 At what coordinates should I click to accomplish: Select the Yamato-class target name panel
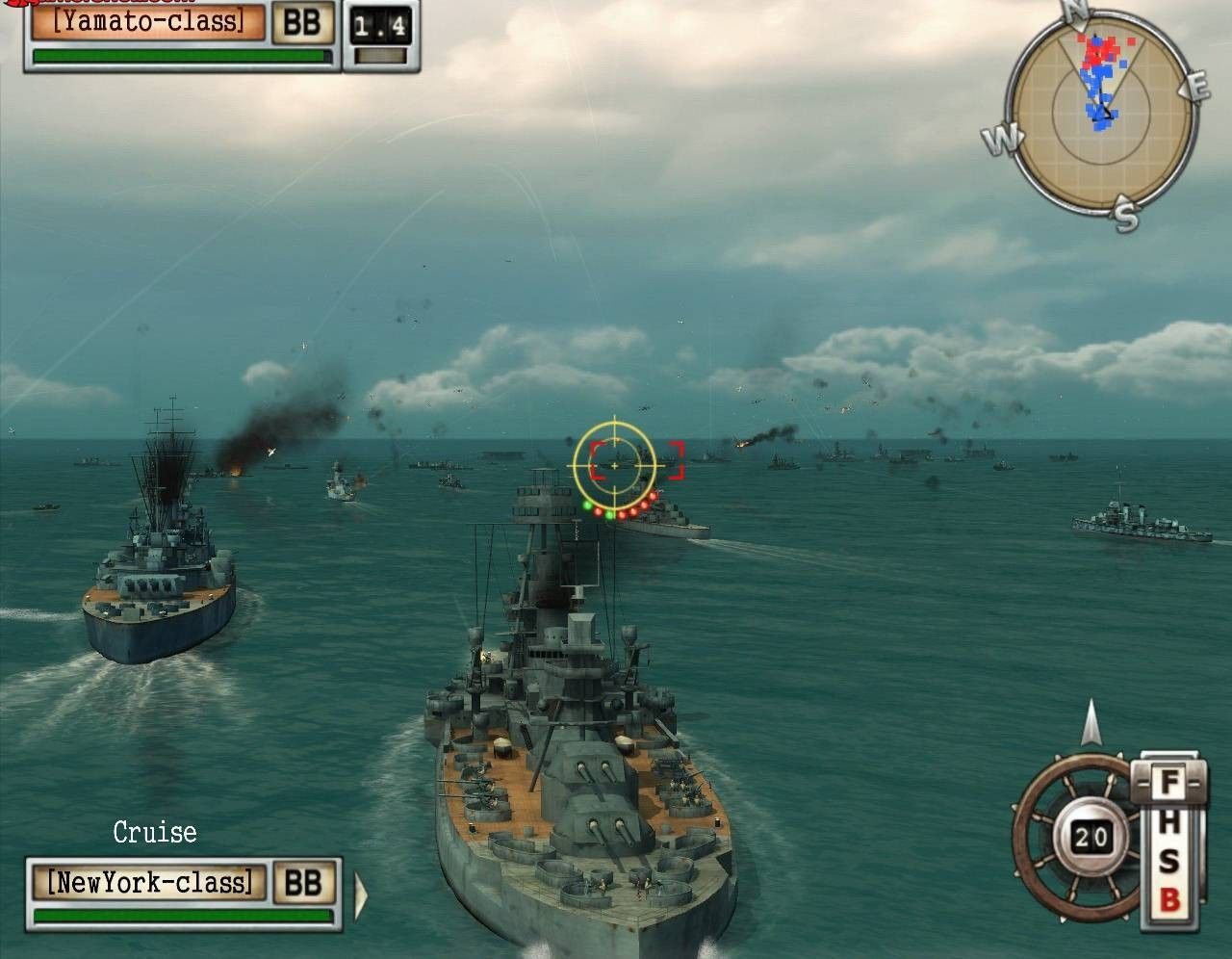point(147,20)
